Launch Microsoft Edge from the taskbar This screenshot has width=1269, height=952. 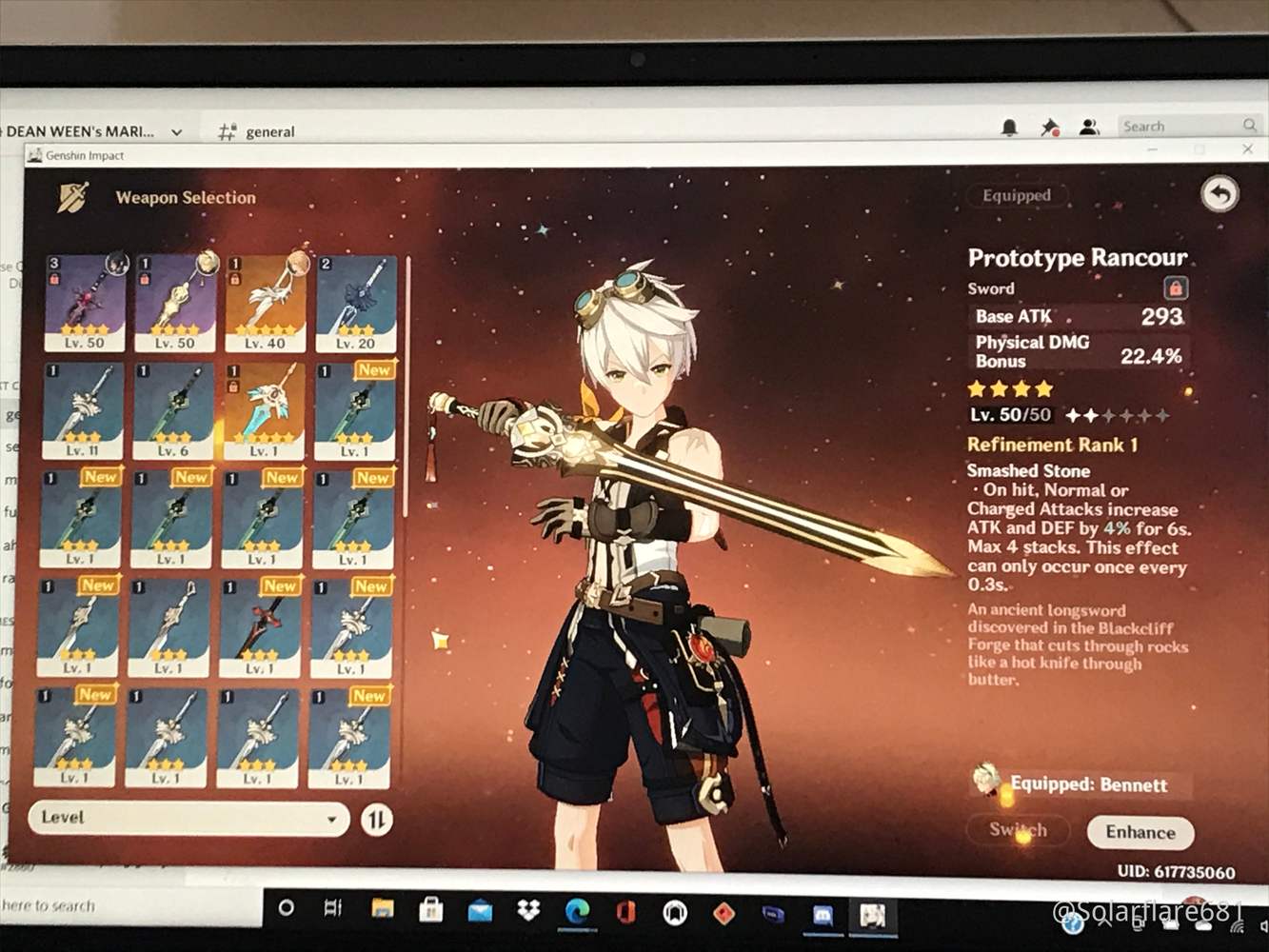point(579,911)
